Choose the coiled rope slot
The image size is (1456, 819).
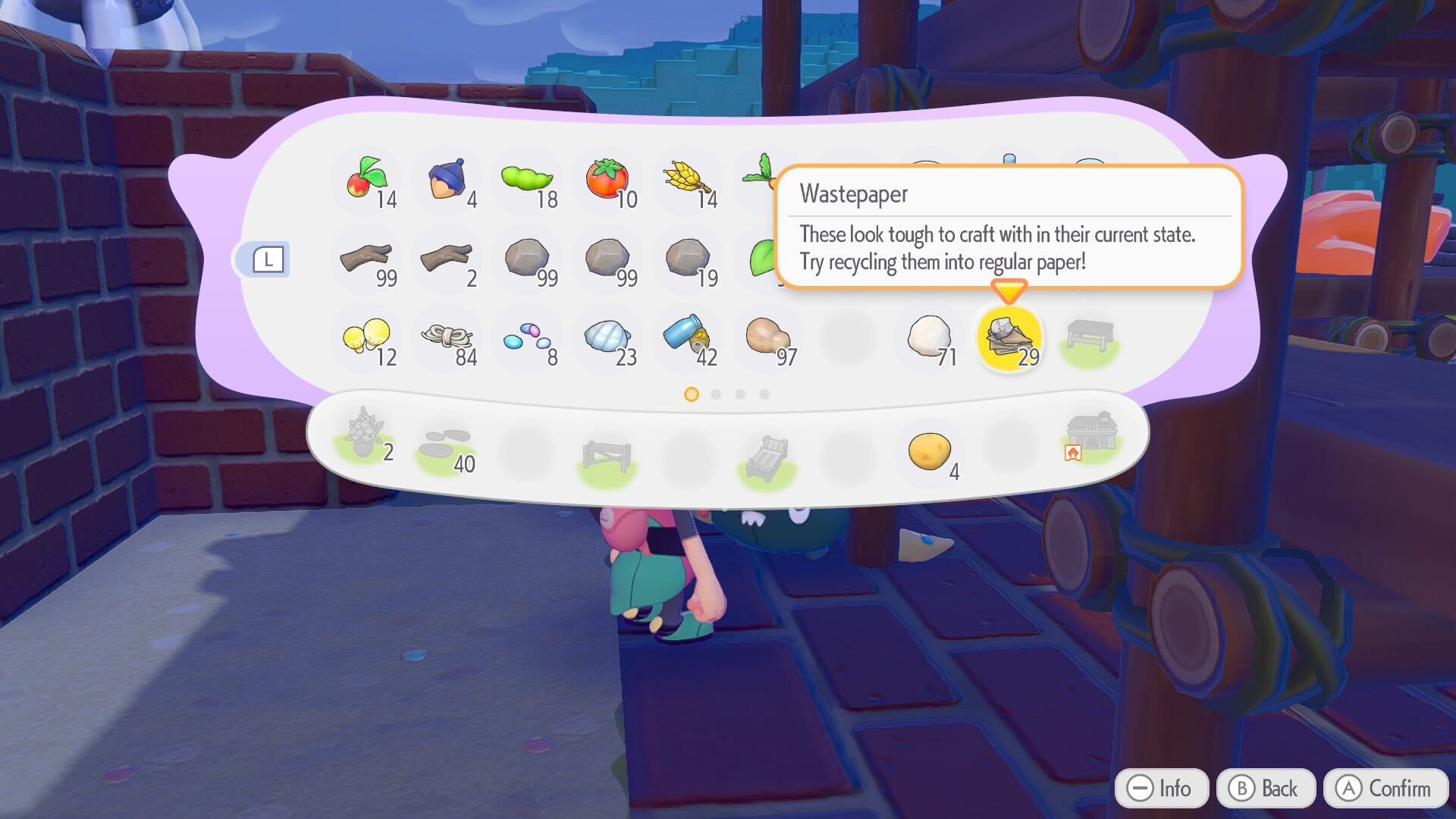point(447,337)
